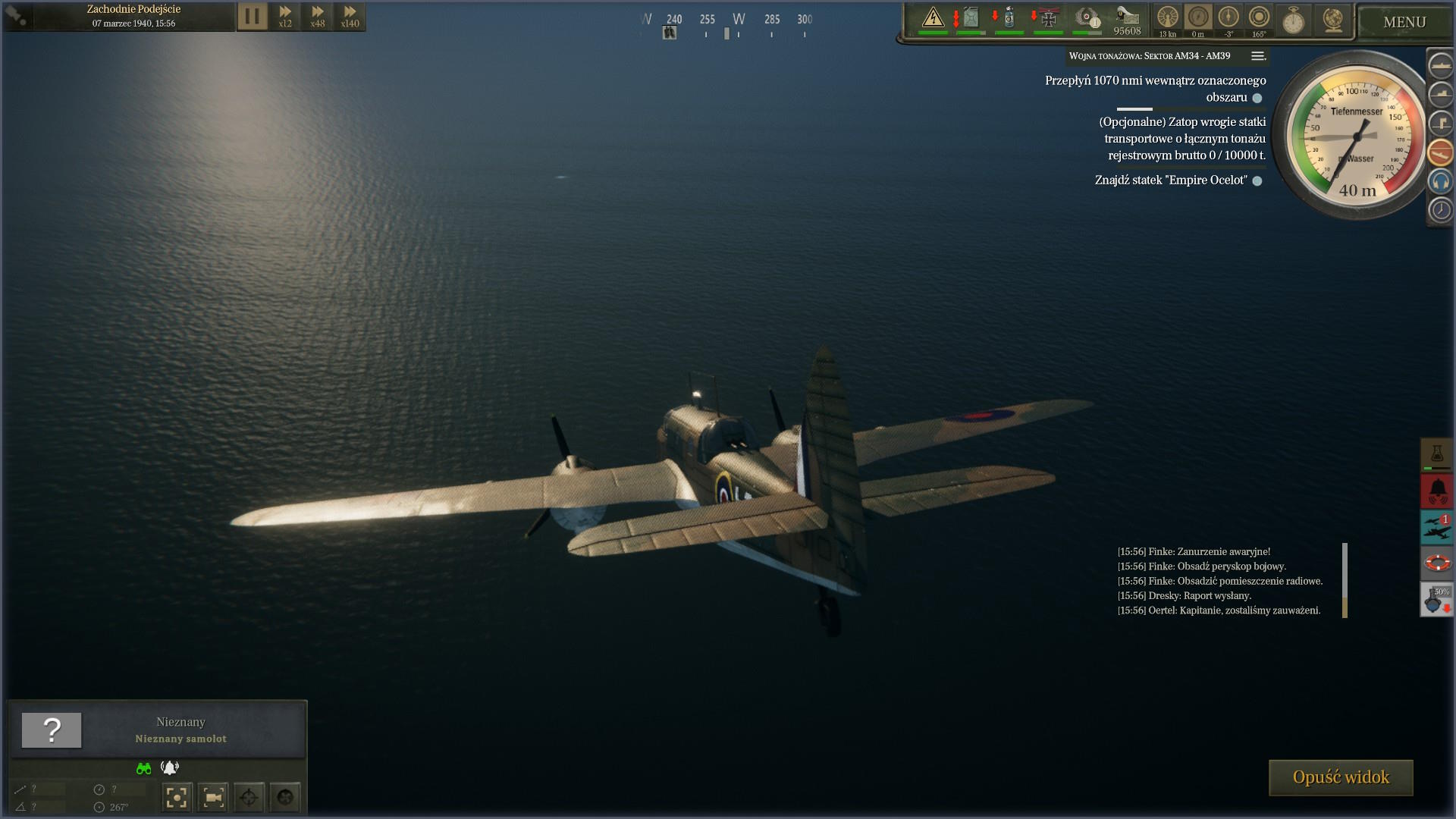The height and width of the screenshot is (819, 1456).
Task: Leave the view with Opuść widok
Action: [1340, 777]
